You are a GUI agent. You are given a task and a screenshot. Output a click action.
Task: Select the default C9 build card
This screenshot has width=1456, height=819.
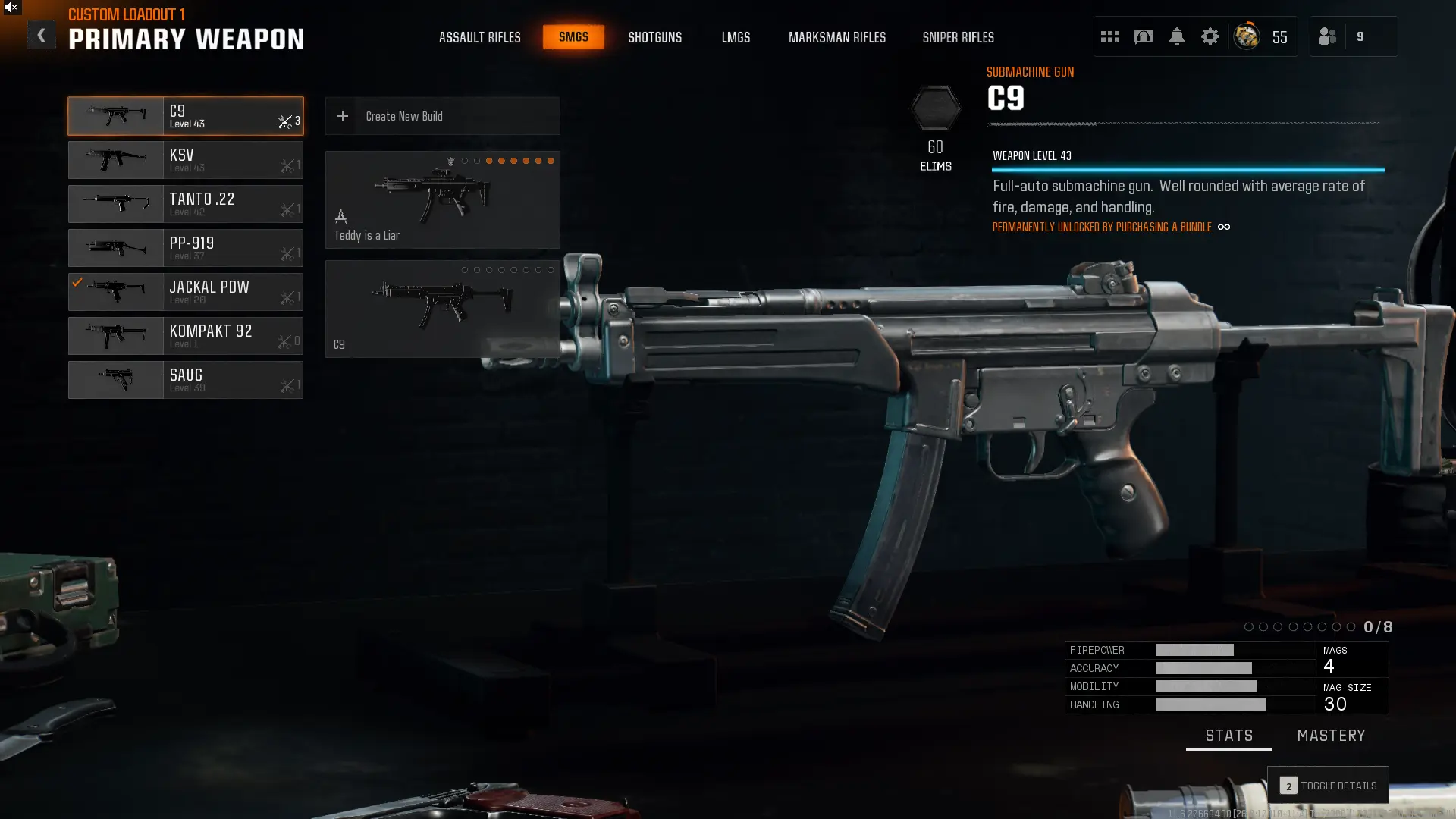coord(442,309)
